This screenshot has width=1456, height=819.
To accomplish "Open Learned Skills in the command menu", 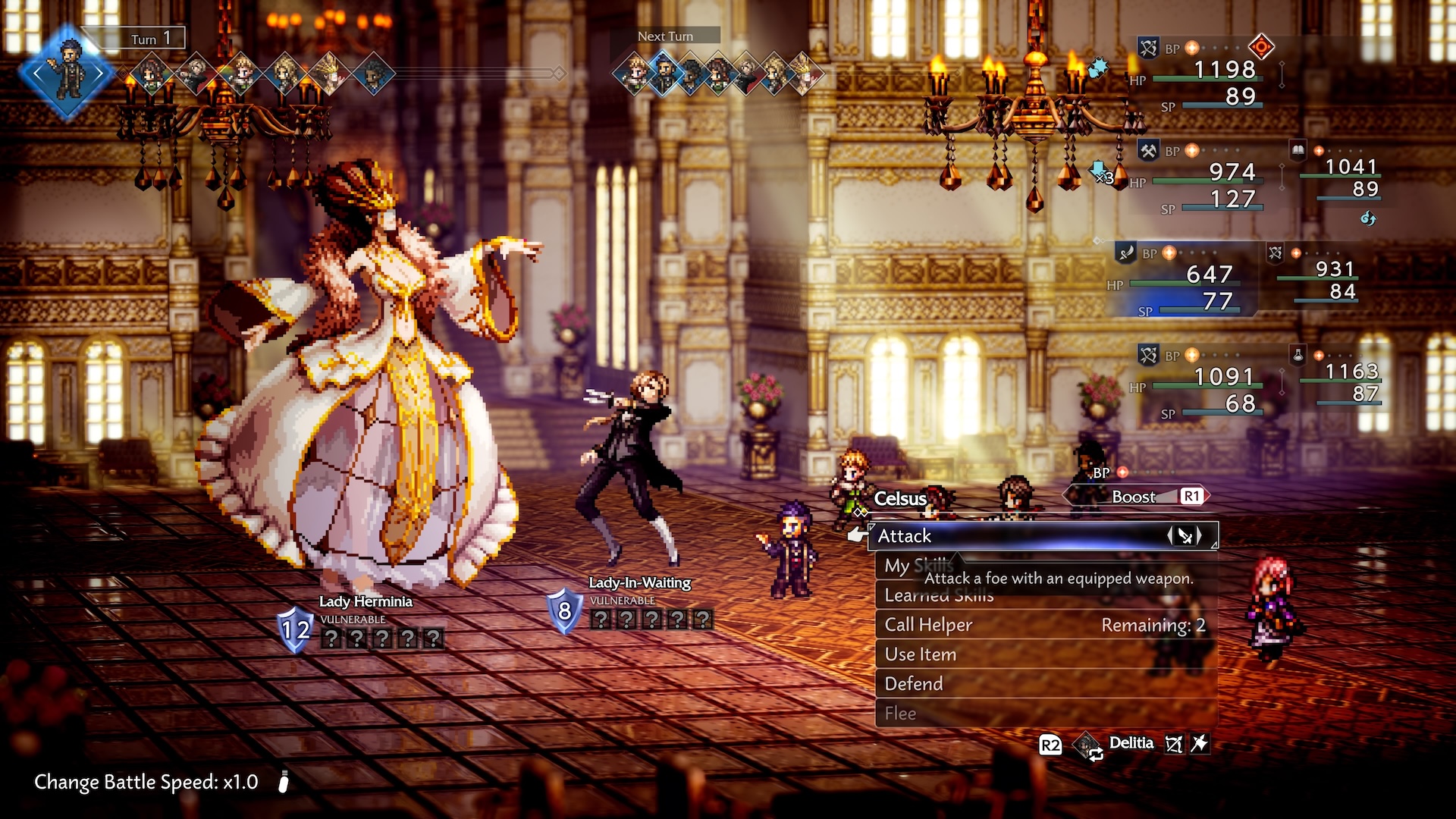I will point(940,595).
